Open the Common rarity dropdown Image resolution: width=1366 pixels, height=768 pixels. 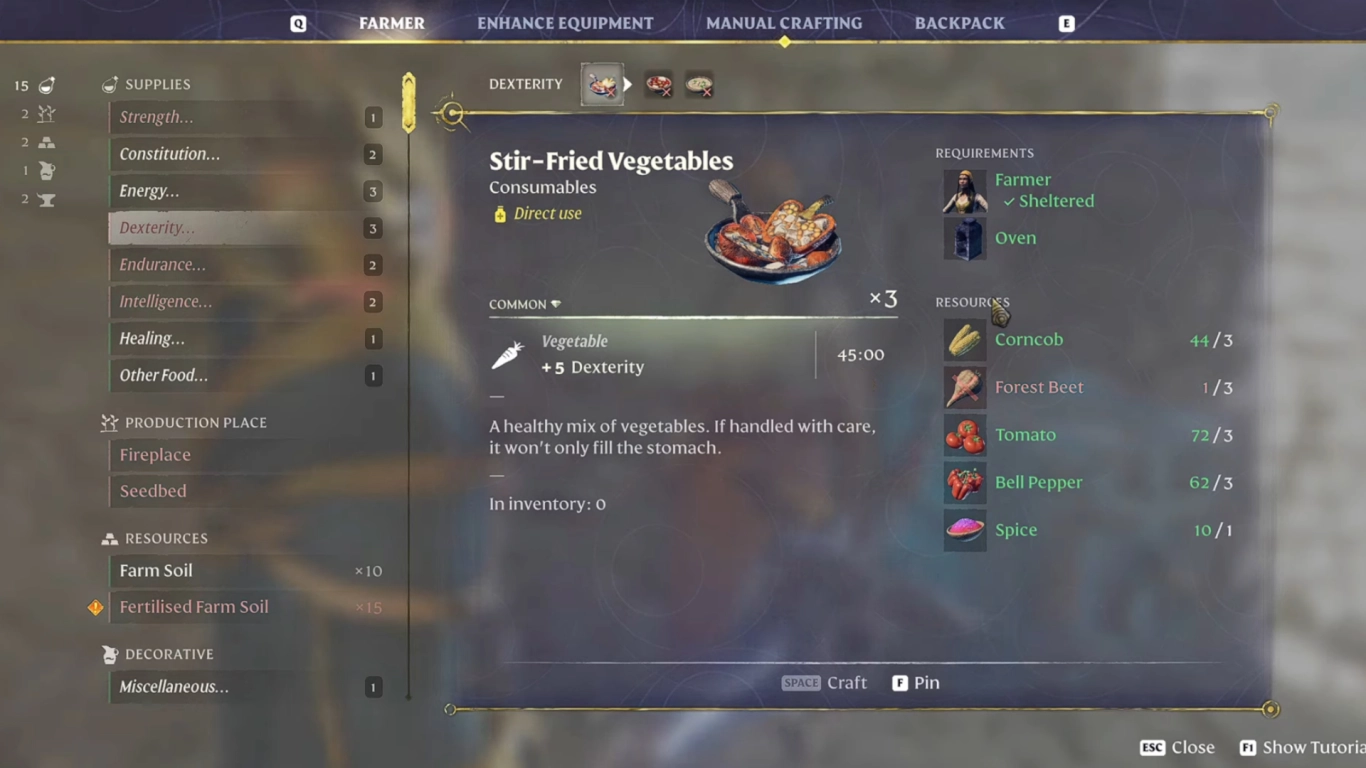[x=525, y=302]
